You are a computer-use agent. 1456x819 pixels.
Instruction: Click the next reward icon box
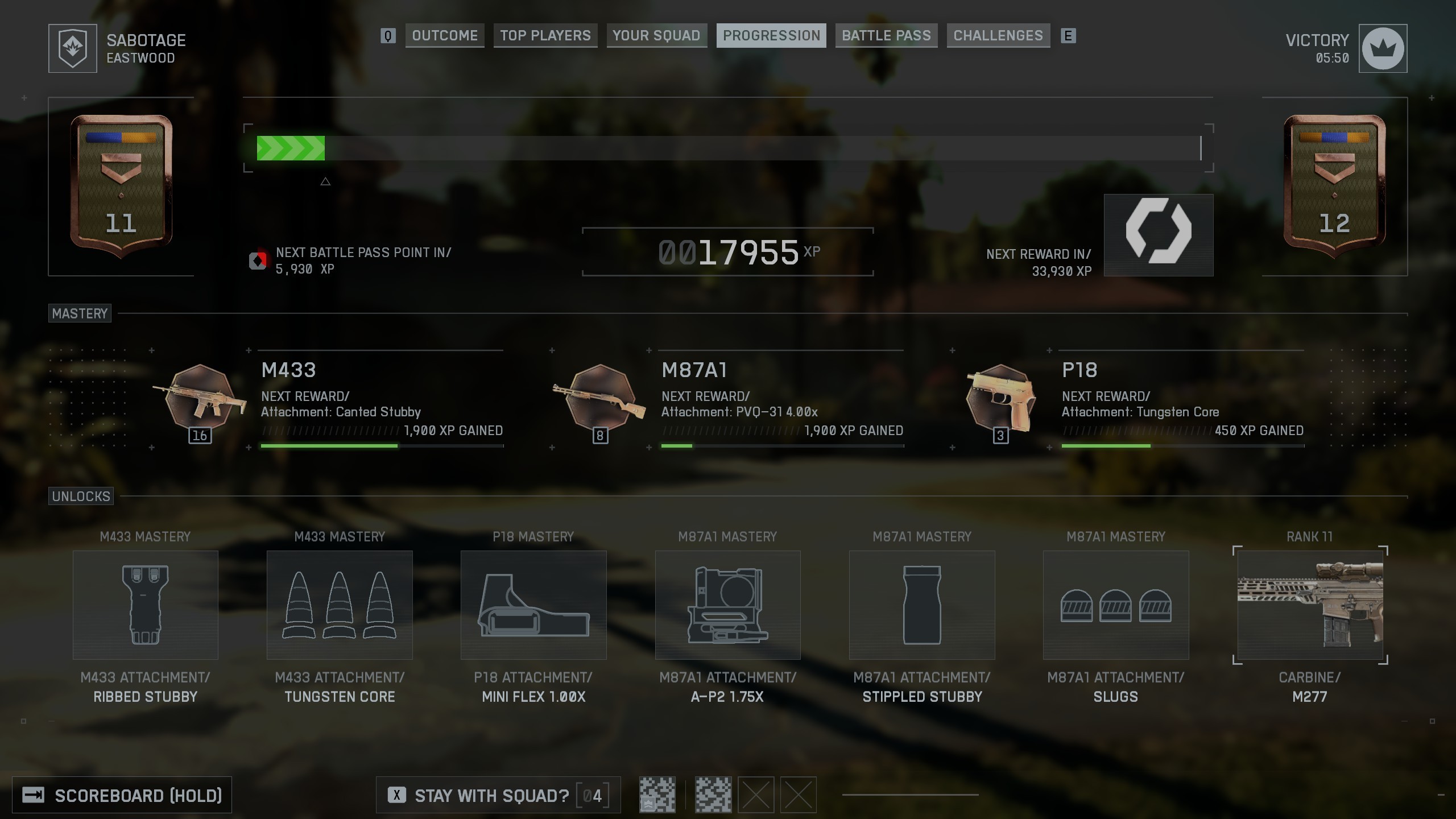1159,235
